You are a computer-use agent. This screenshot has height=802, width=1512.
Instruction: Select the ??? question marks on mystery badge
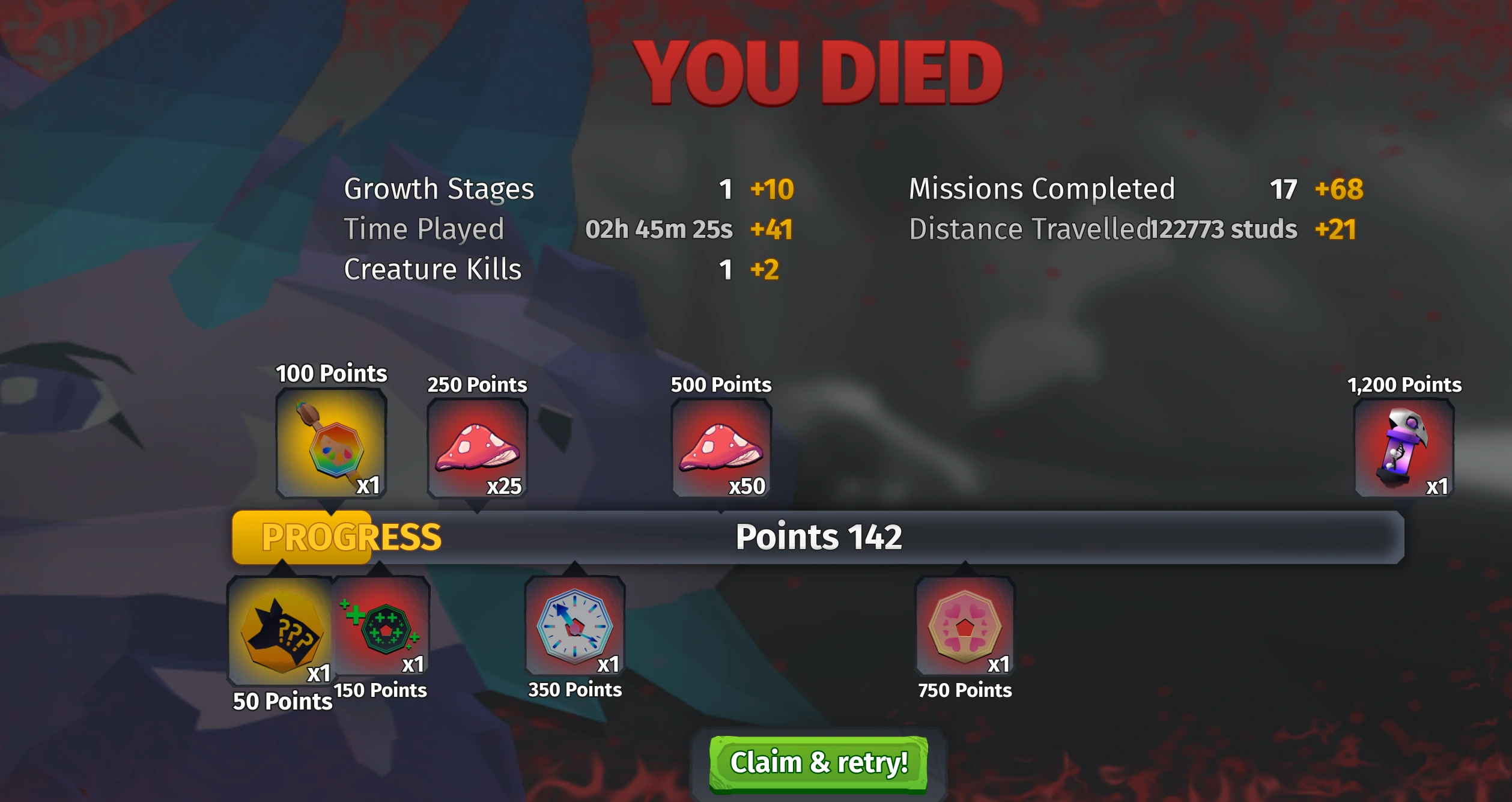294,631
